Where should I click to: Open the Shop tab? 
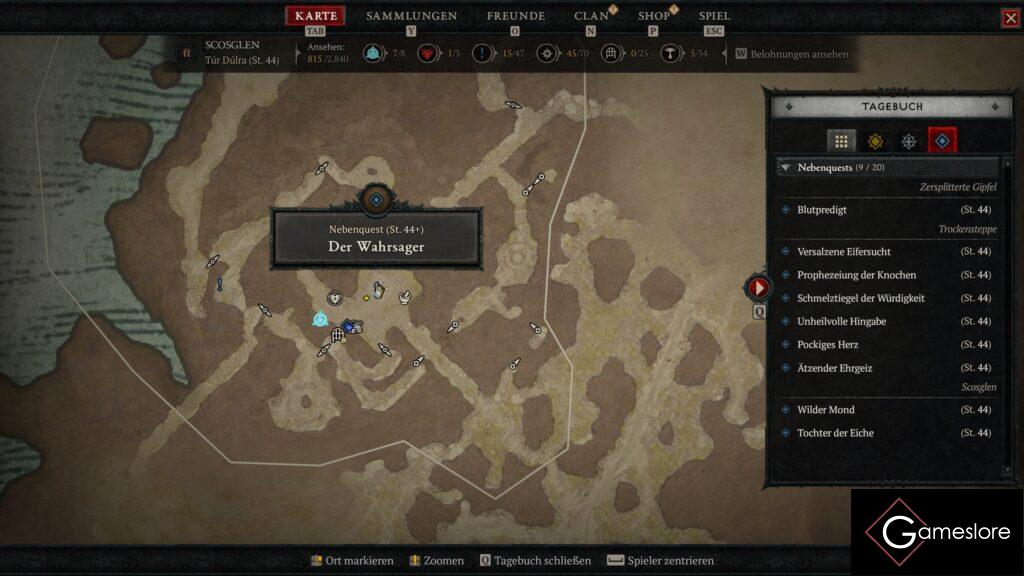[x=654, y=16]
